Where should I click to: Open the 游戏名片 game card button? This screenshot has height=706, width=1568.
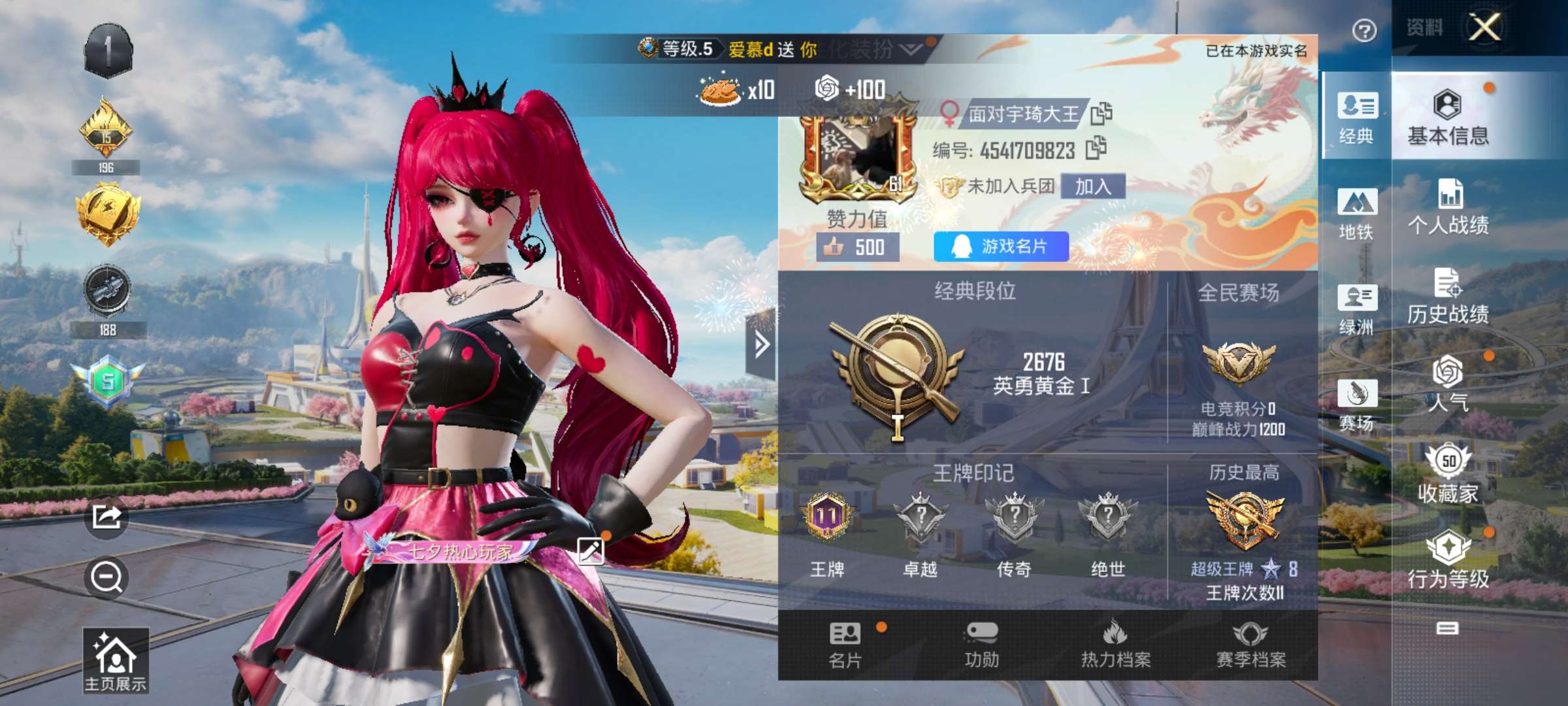pyautogui.click(x=1001, y=246)
